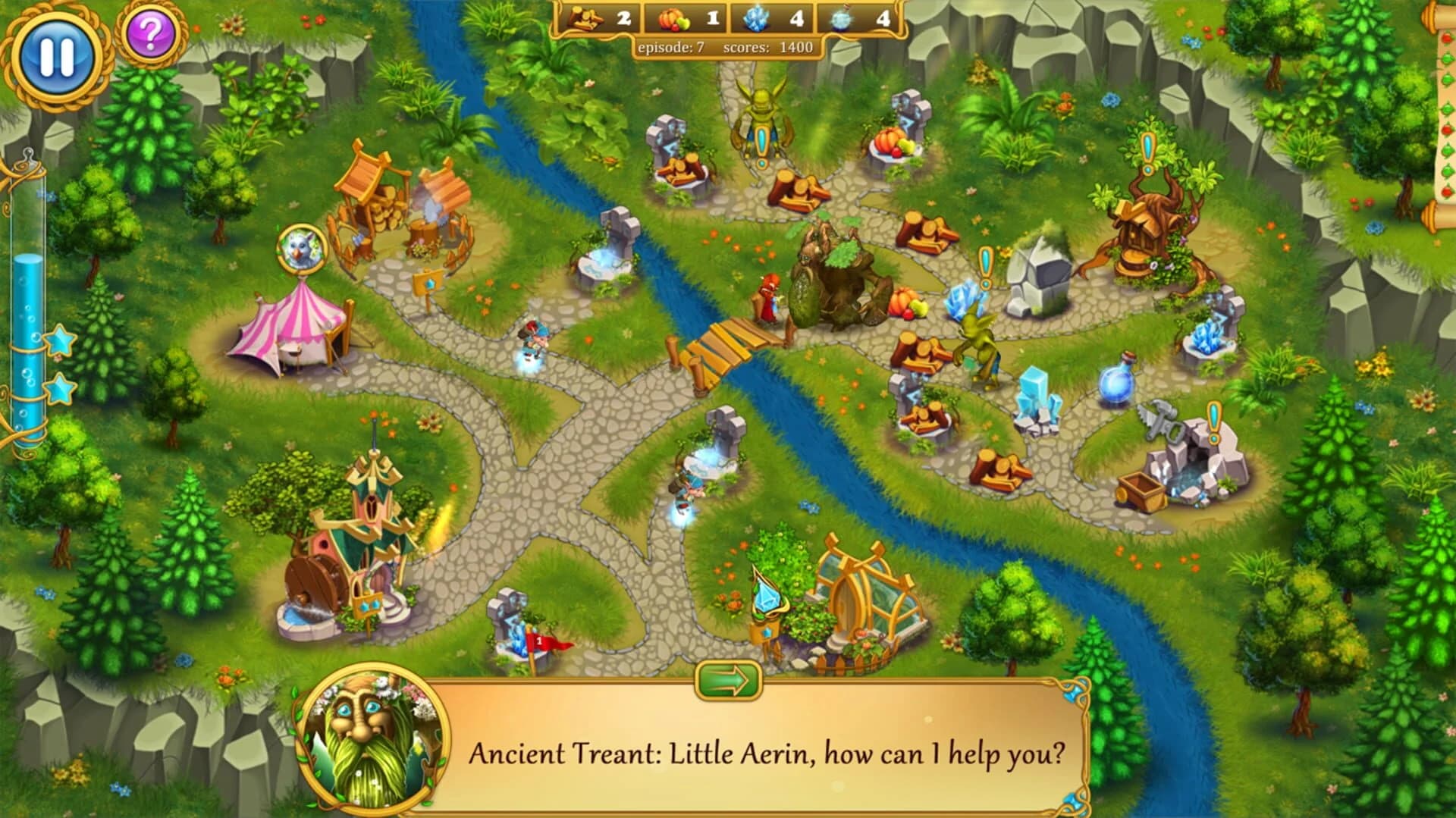The height and width of the screenshot is (818, 1456).
Task: Click the mana potion resource counter
Action: coord(855,19)
